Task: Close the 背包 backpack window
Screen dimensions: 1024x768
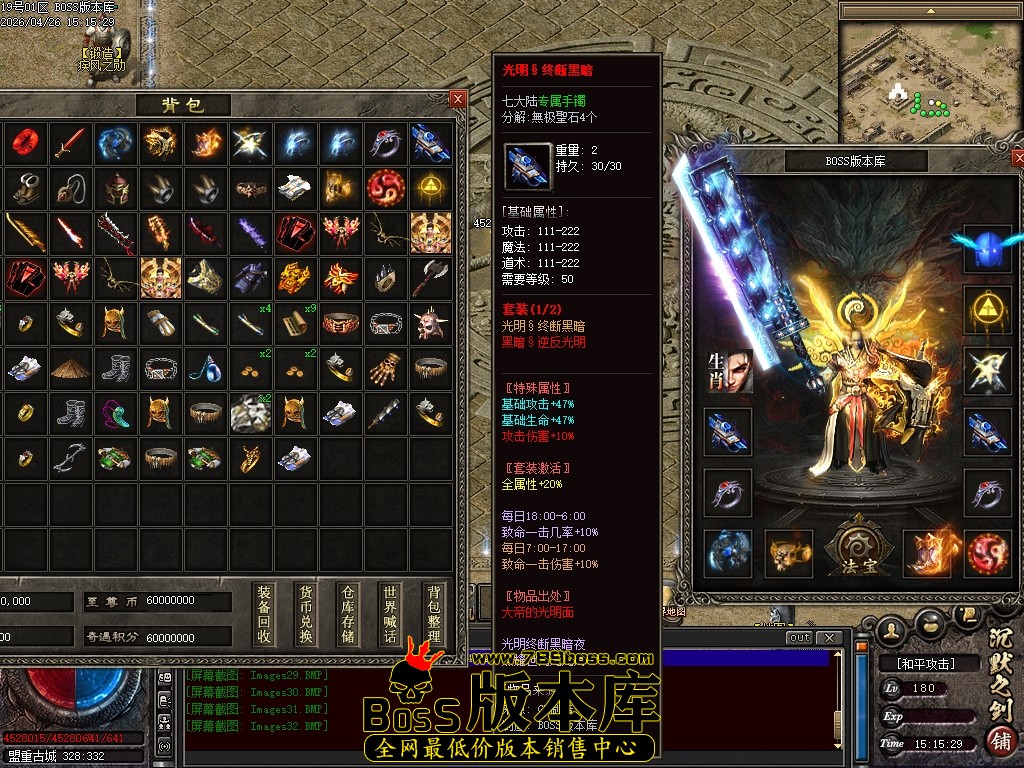Action: coord(458,99)
